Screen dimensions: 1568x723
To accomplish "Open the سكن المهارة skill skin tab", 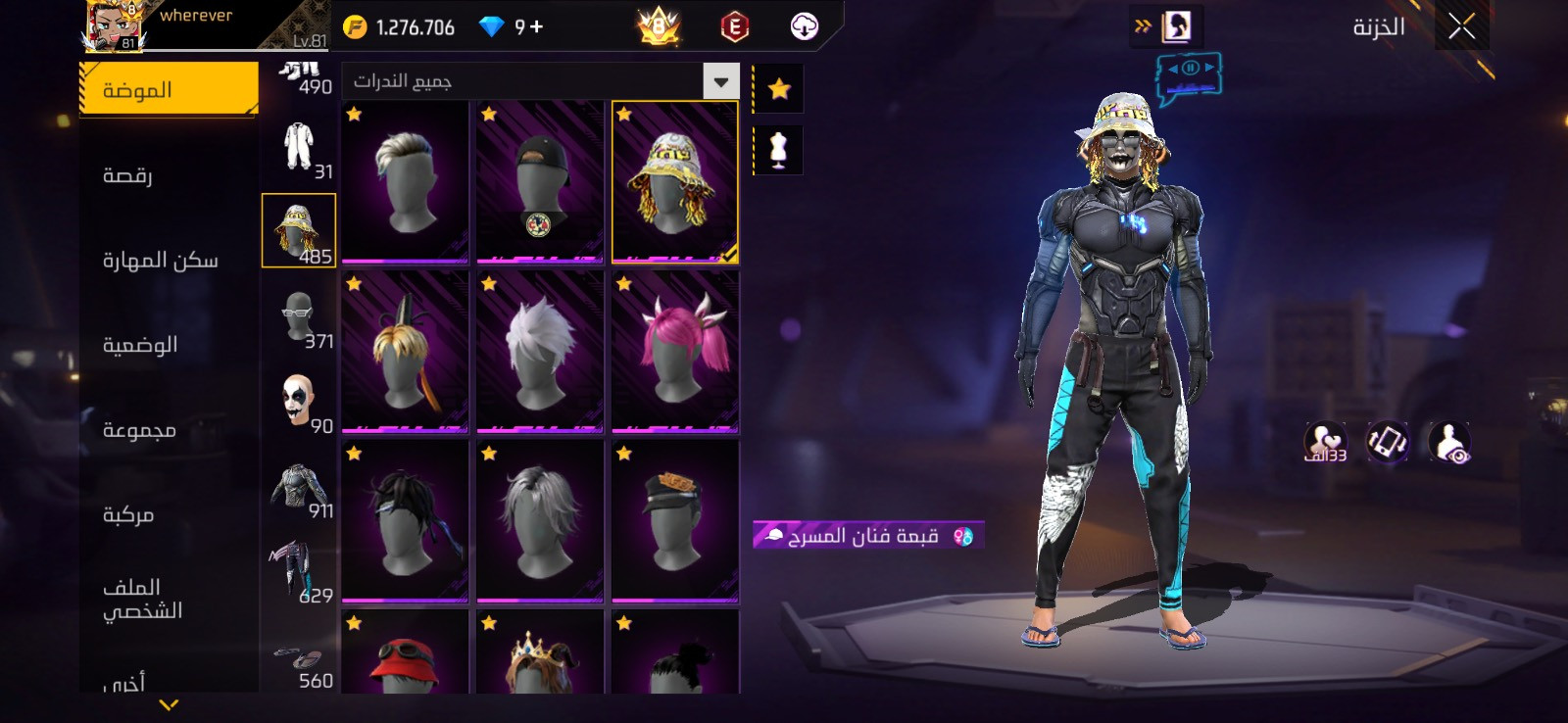I will pos(161,260).
